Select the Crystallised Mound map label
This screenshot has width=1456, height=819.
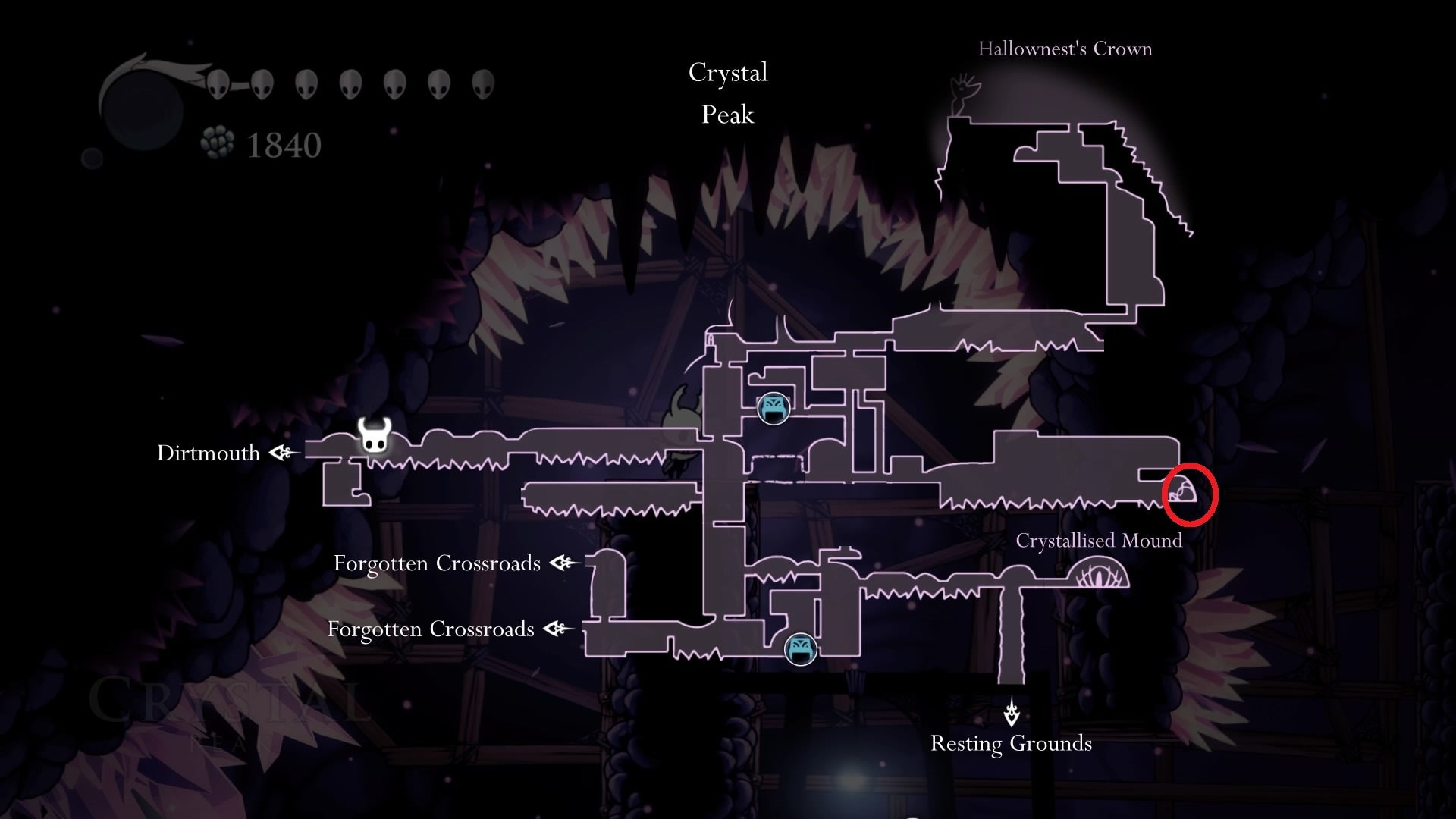[x=1098, y=541]
